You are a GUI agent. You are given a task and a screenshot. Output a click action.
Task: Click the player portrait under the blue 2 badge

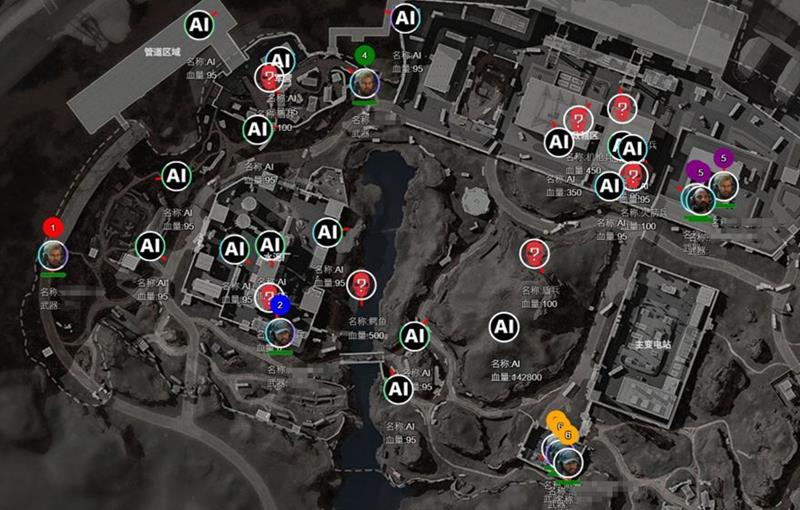pos(280,331)
